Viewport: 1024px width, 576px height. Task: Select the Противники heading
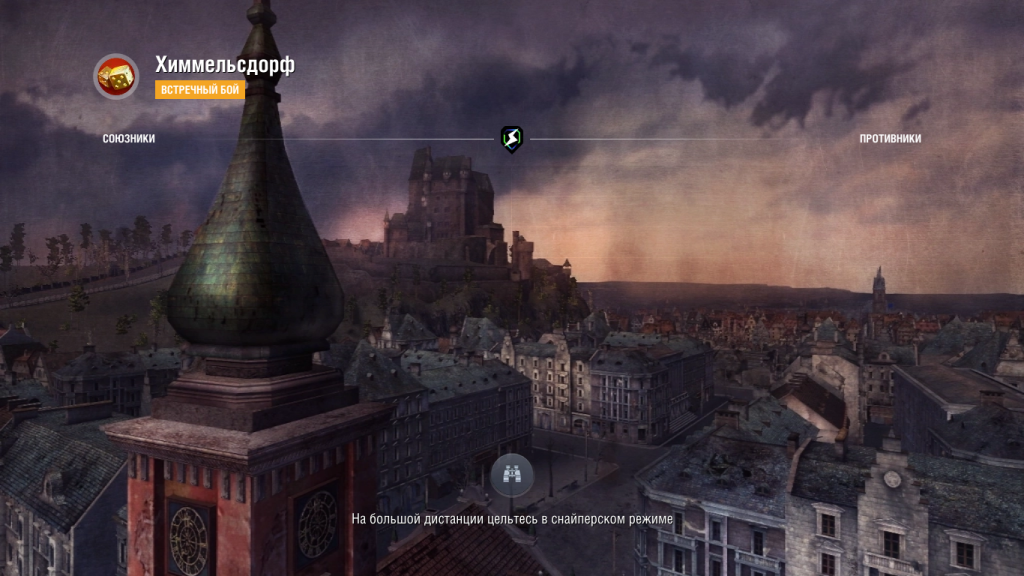(x=890, y=139)
